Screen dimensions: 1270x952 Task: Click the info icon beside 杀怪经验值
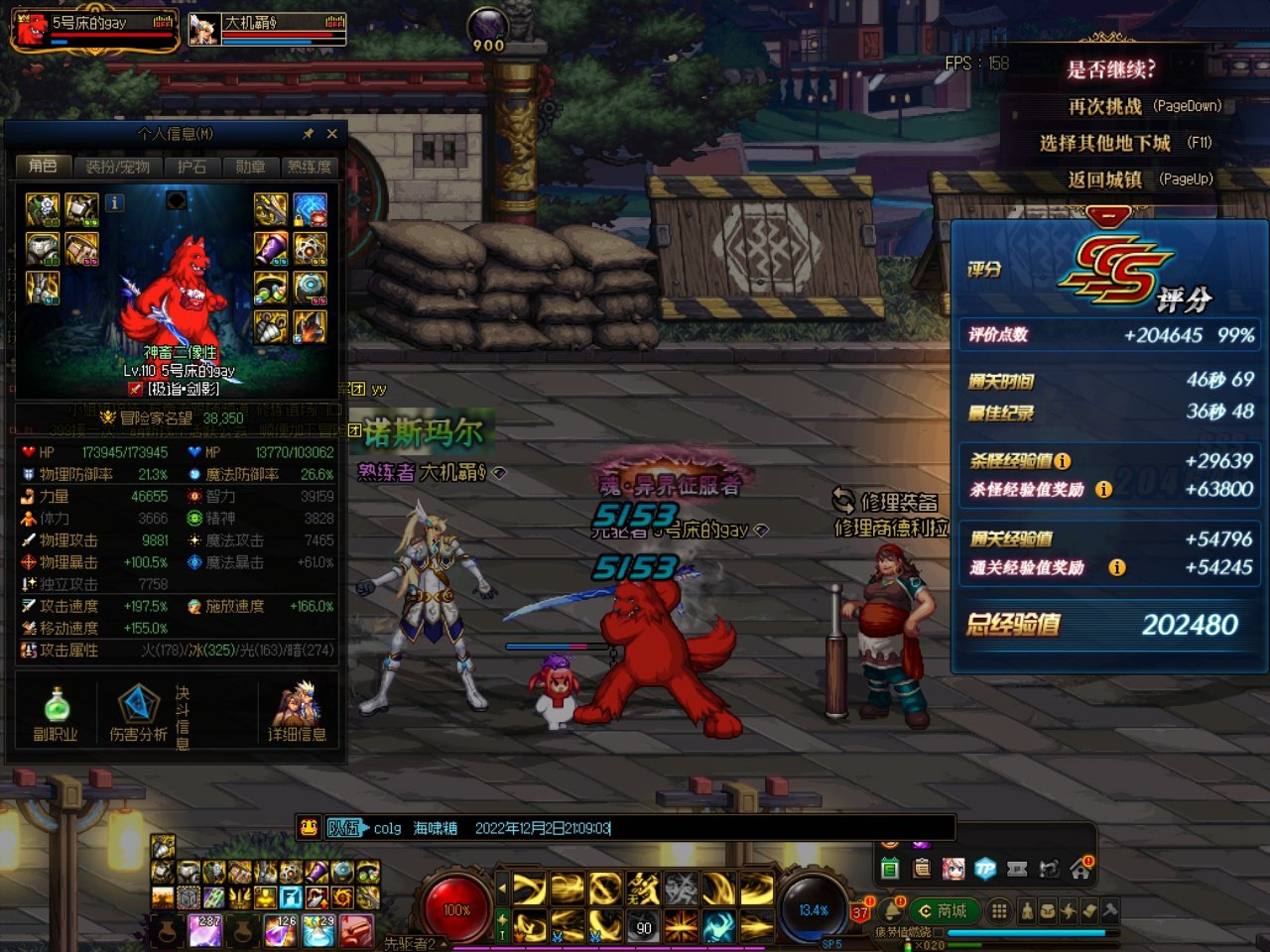tap(1063, 461)
